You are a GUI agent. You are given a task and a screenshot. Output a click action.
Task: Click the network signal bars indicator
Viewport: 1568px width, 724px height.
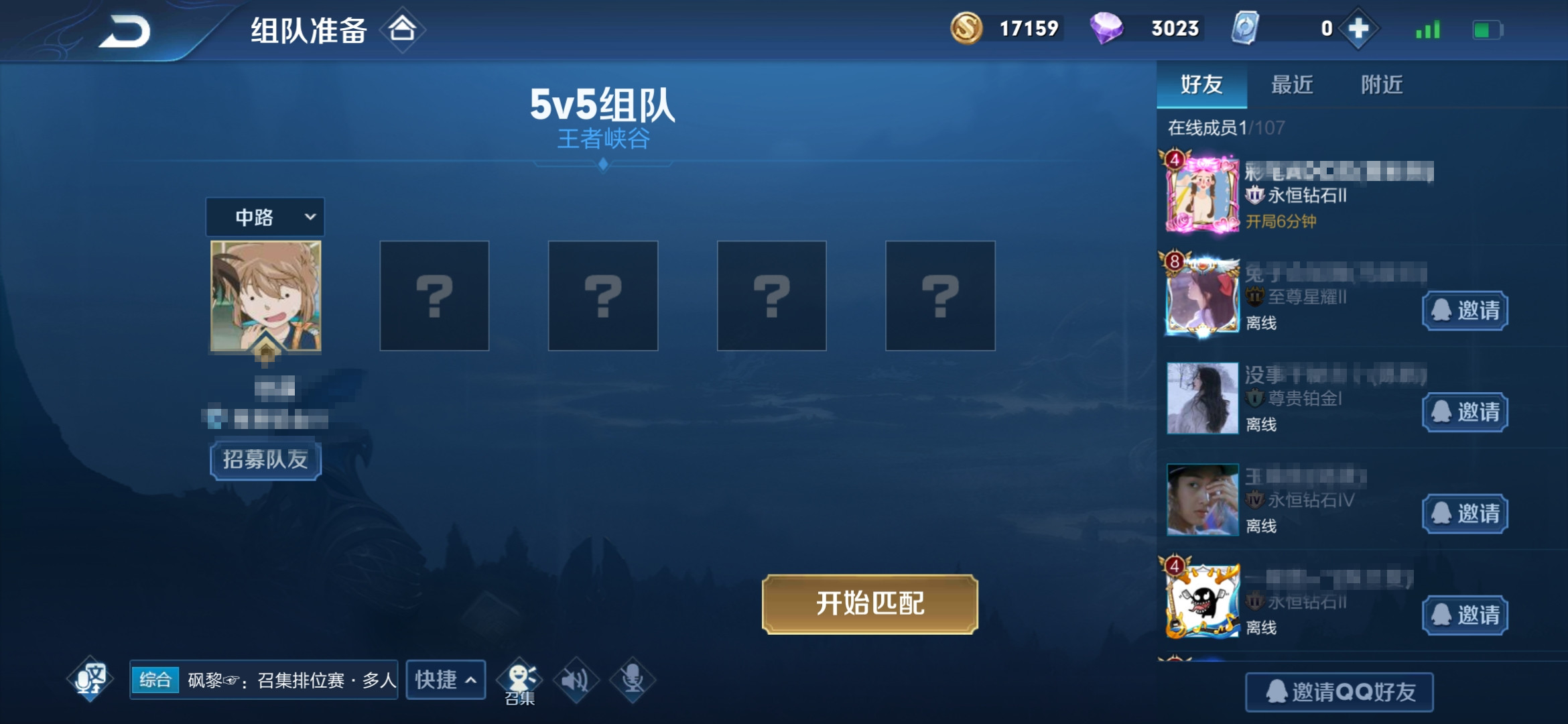click(1427, 29)
